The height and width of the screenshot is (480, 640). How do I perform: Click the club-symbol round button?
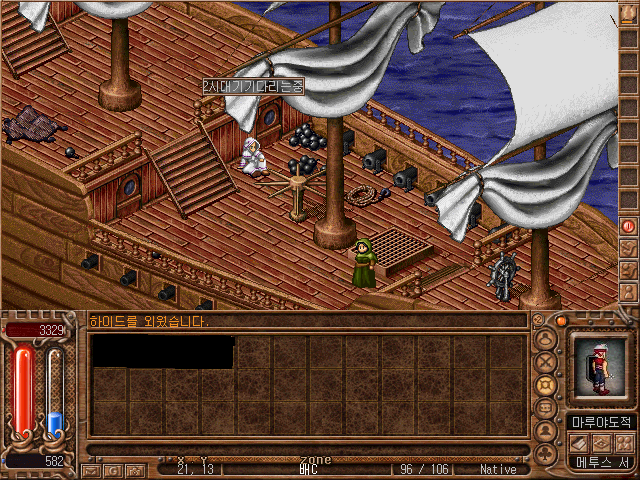(546, 453)
